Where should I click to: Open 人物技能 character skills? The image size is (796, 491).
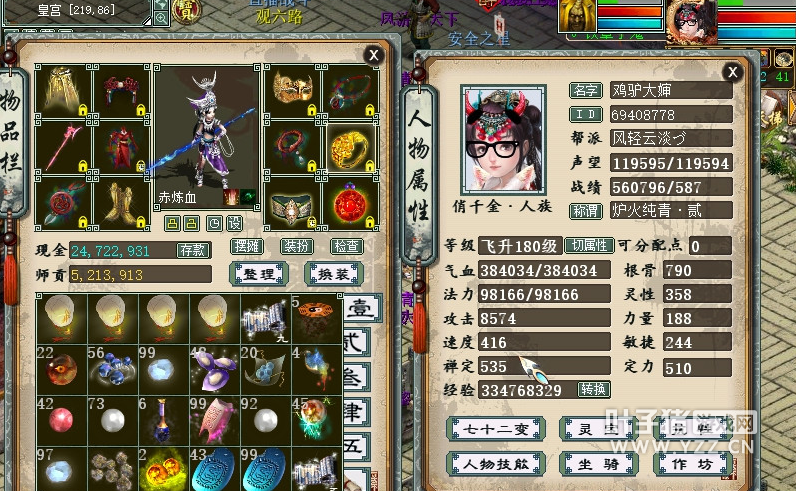coord(495,464)
